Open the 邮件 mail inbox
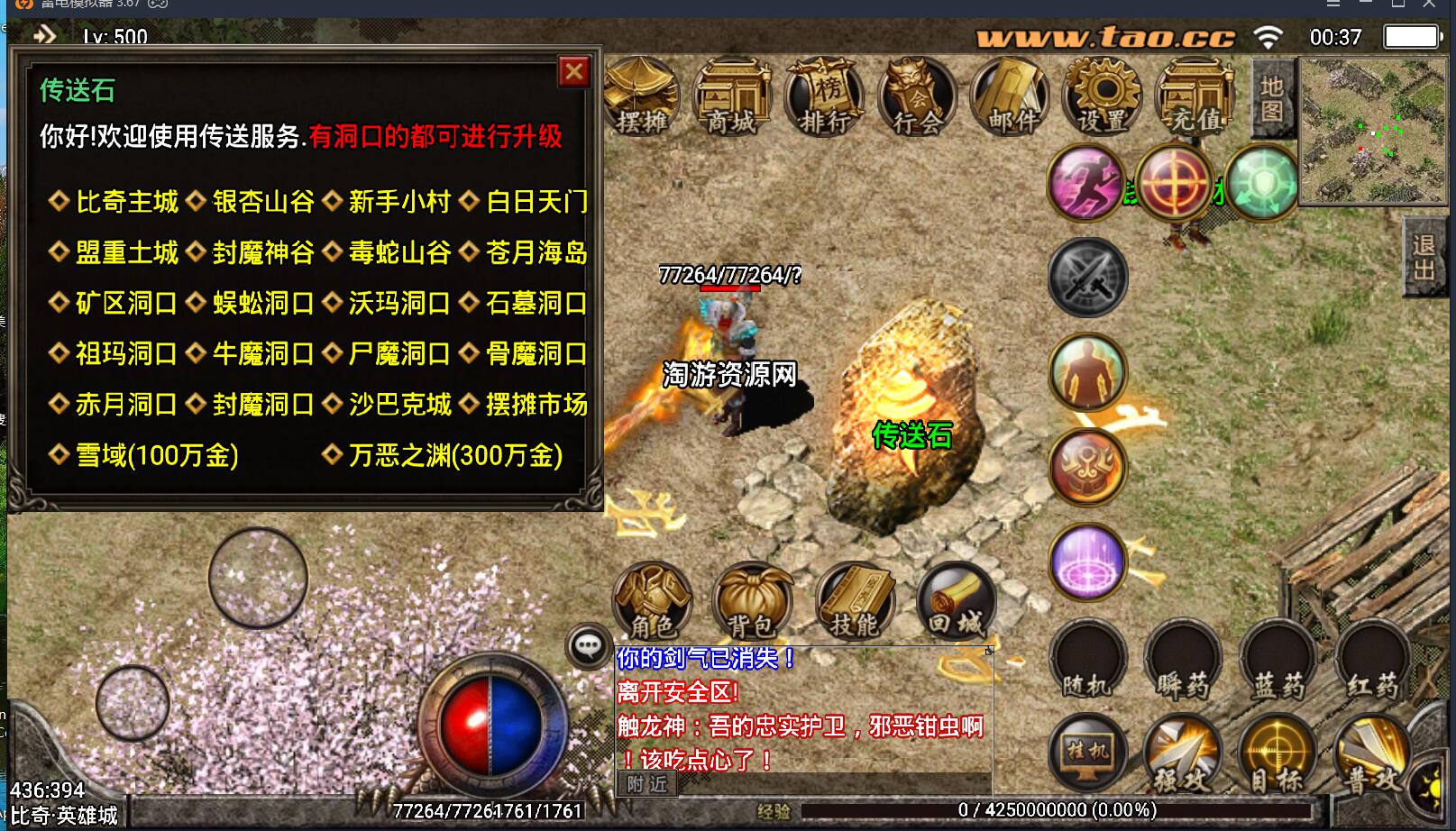 point(1011,97)
